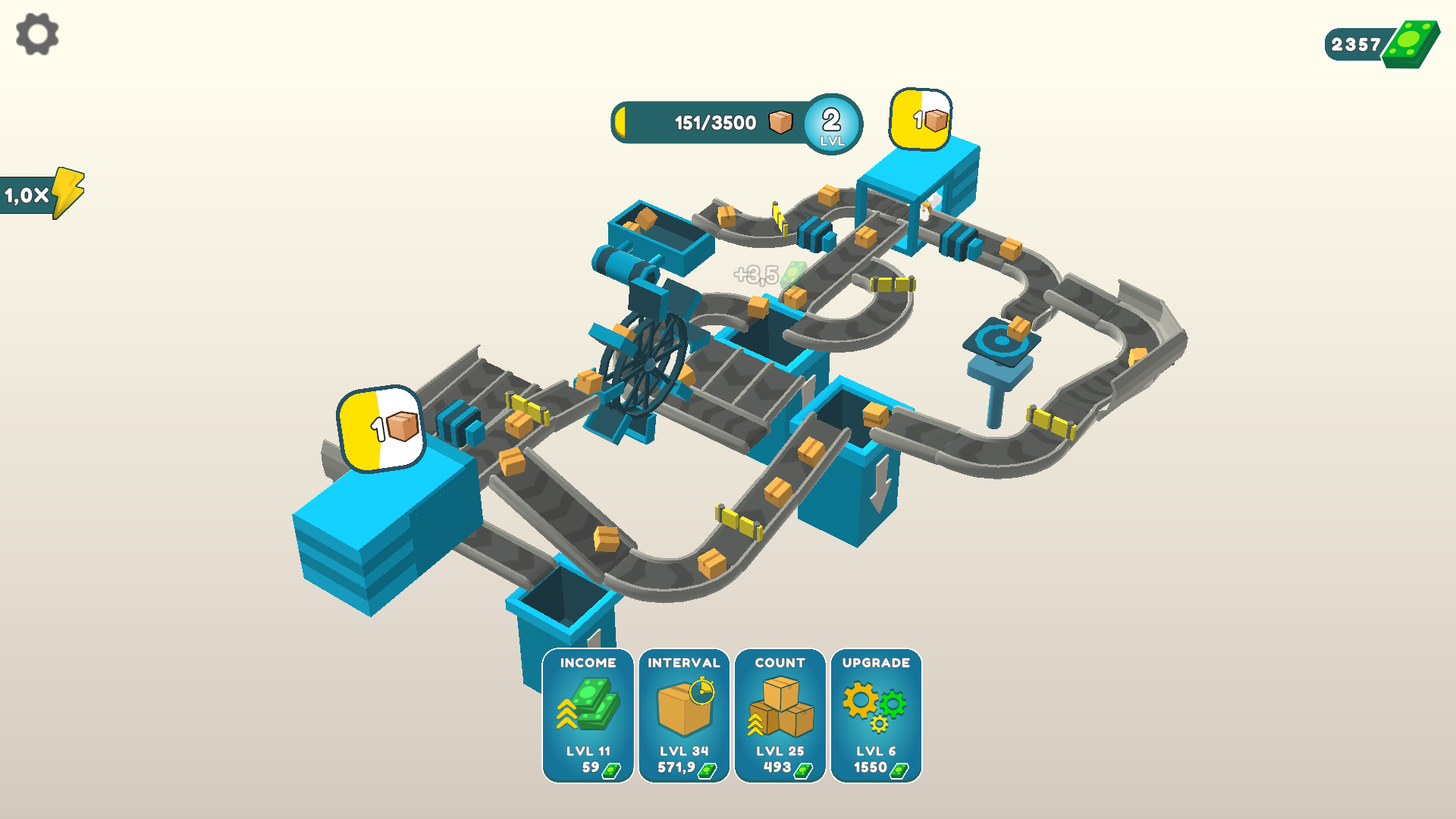
Task: Click the upgrade bubble above the top warehouse
Action: click(x=919, y=118)
